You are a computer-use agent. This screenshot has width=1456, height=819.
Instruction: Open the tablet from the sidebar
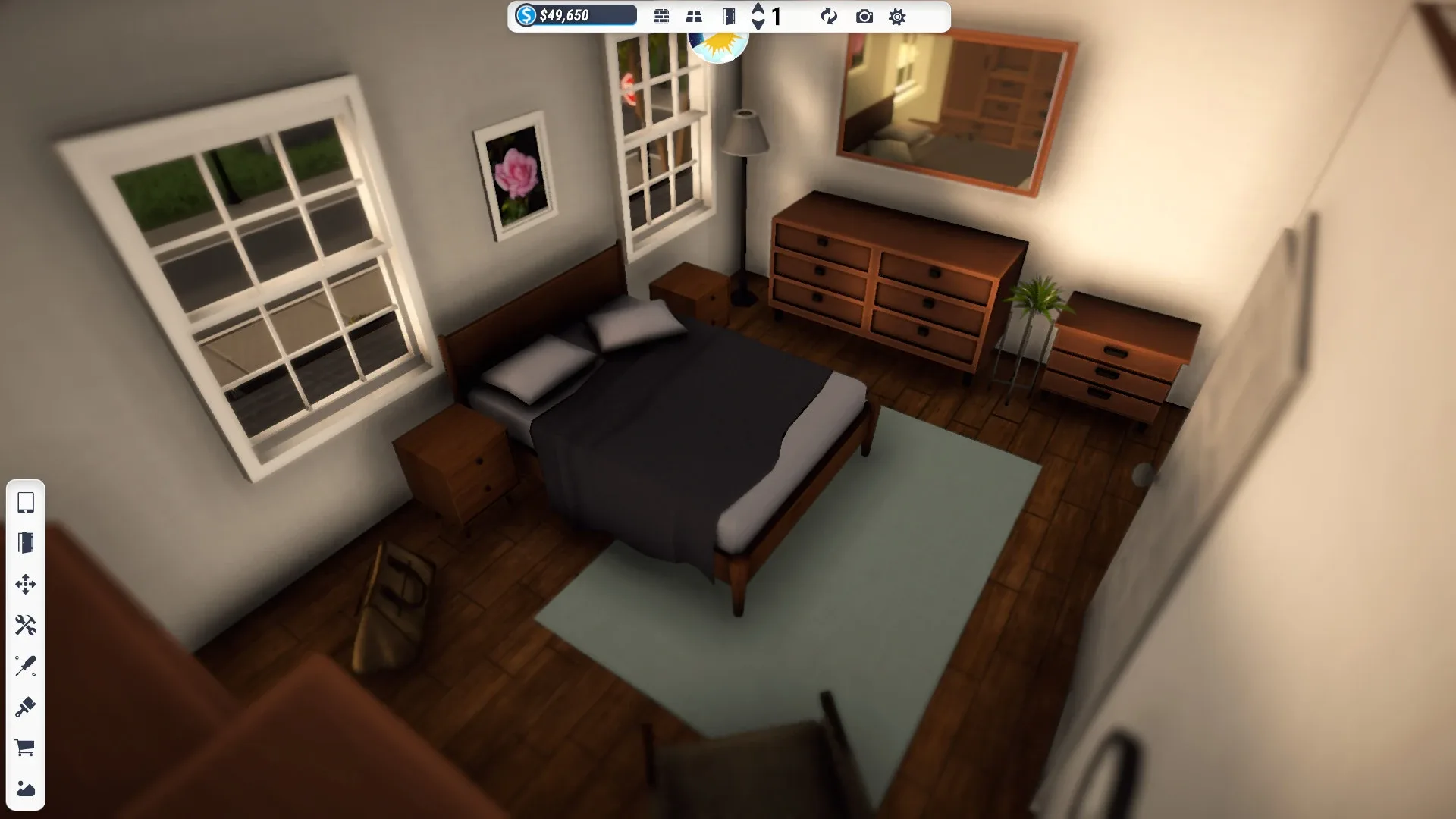tap(27, 504)
